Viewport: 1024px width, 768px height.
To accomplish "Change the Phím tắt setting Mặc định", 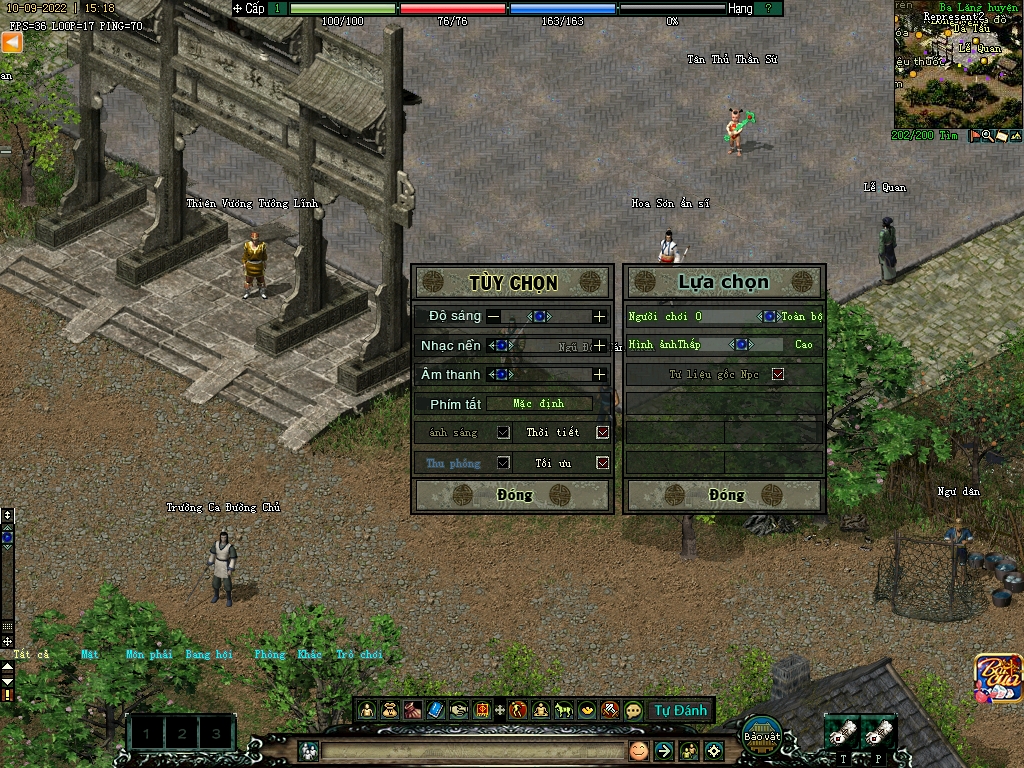I will pos(539,404).
